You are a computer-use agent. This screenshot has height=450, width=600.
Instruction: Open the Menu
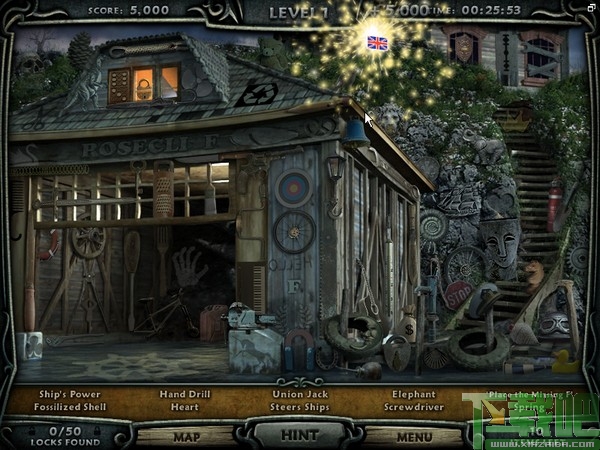tap(412, 435)
